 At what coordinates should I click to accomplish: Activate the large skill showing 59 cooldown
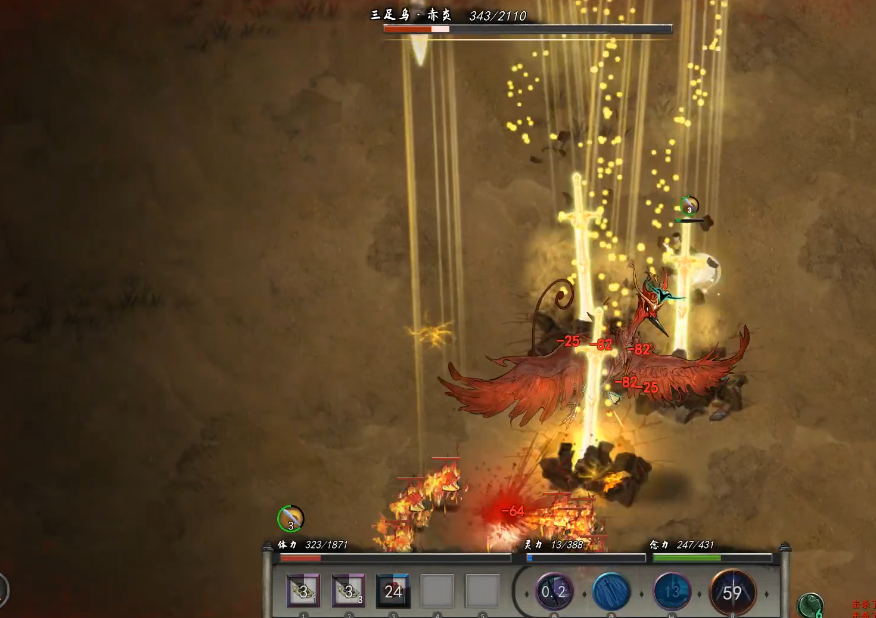point(732,592)
